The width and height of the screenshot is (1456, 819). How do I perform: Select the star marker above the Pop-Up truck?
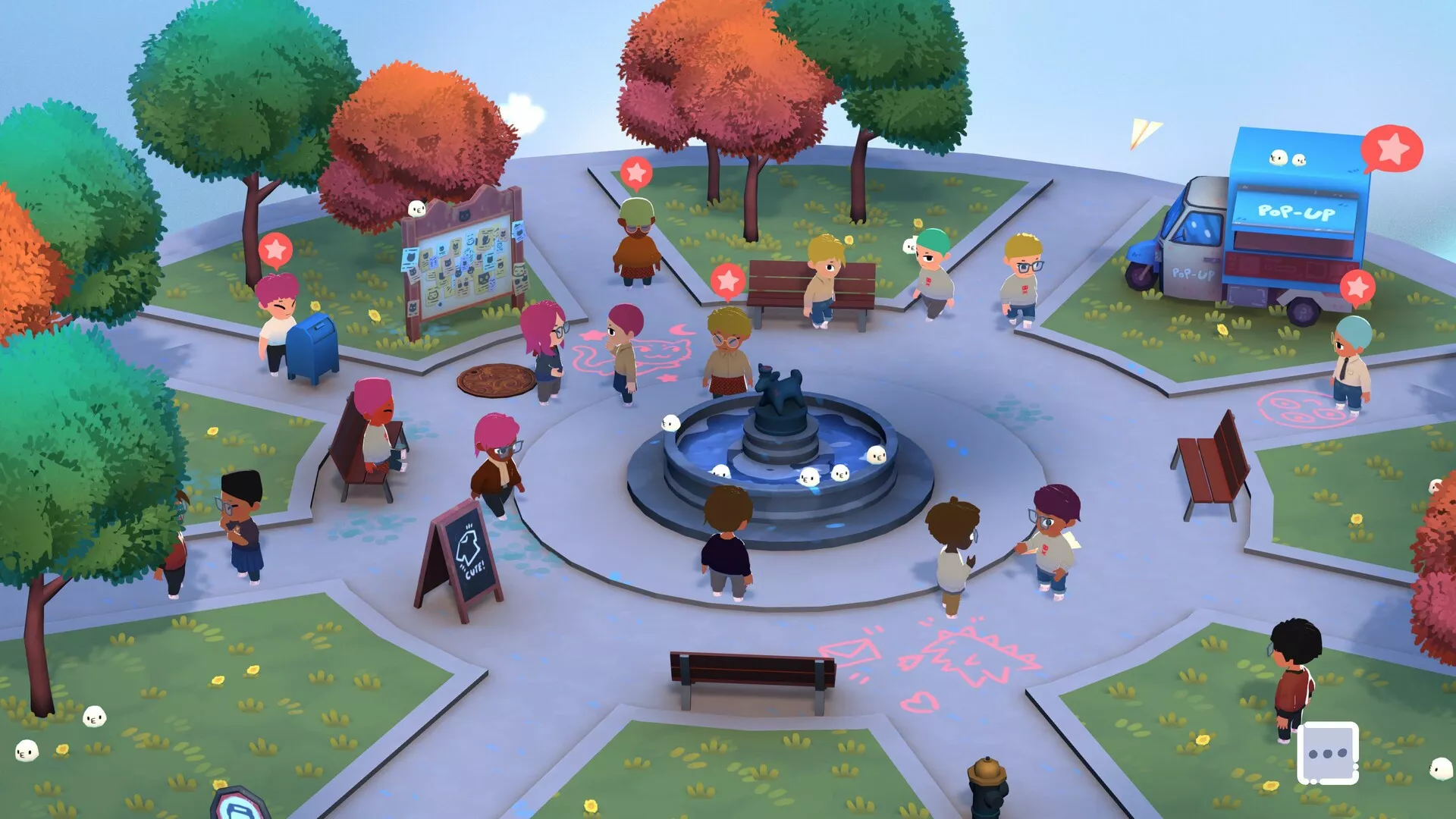coord(1392,149)
